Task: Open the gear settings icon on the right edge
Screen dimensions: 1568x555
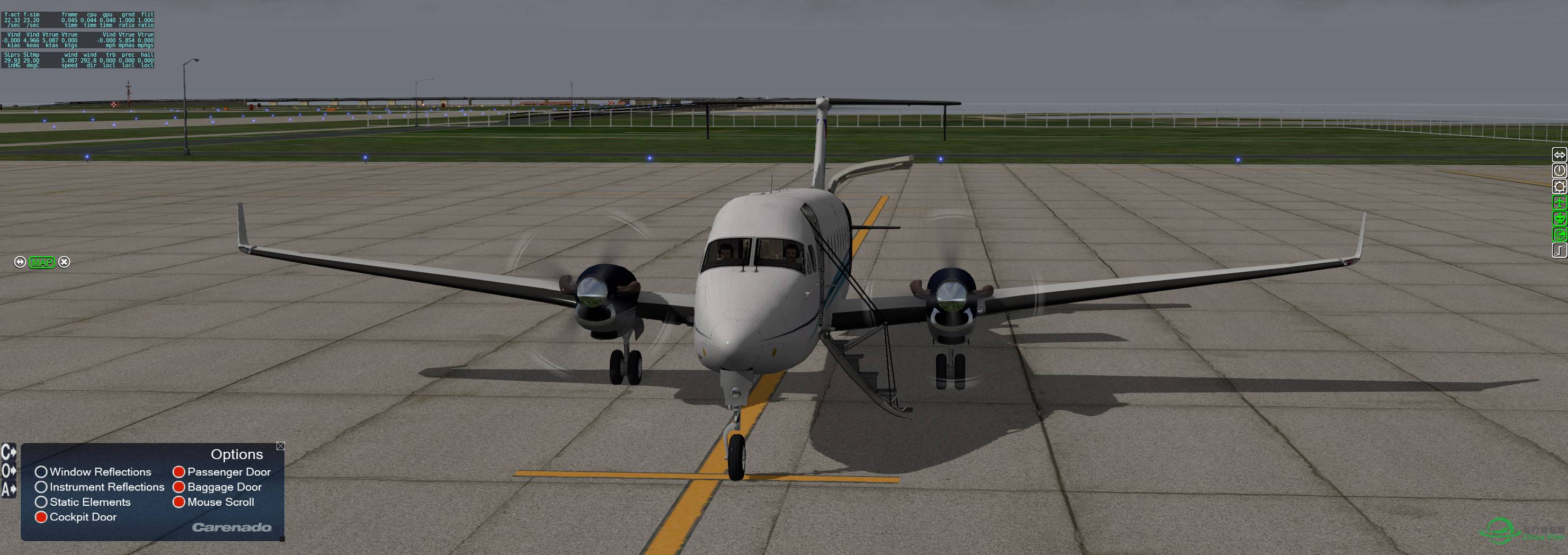Action: click(1560, 186)
